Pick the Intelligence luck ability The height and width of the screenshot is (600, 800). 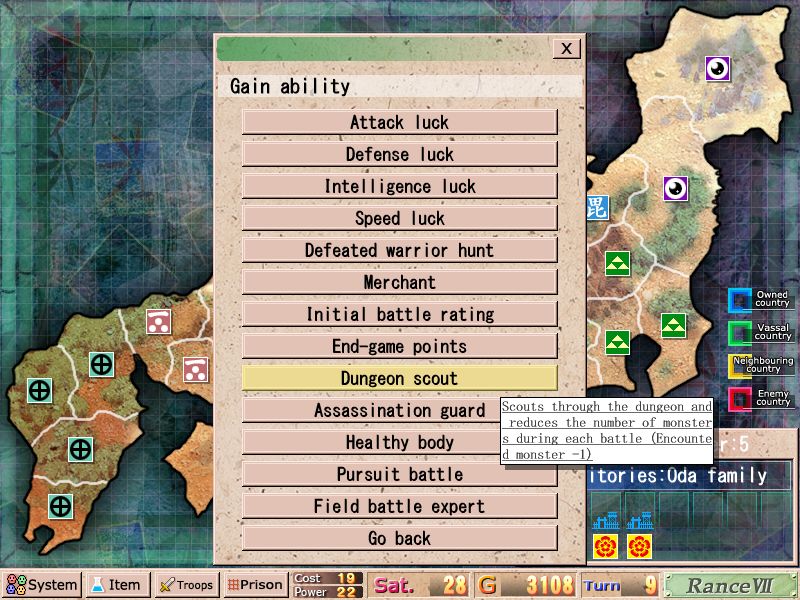[399, 186]
